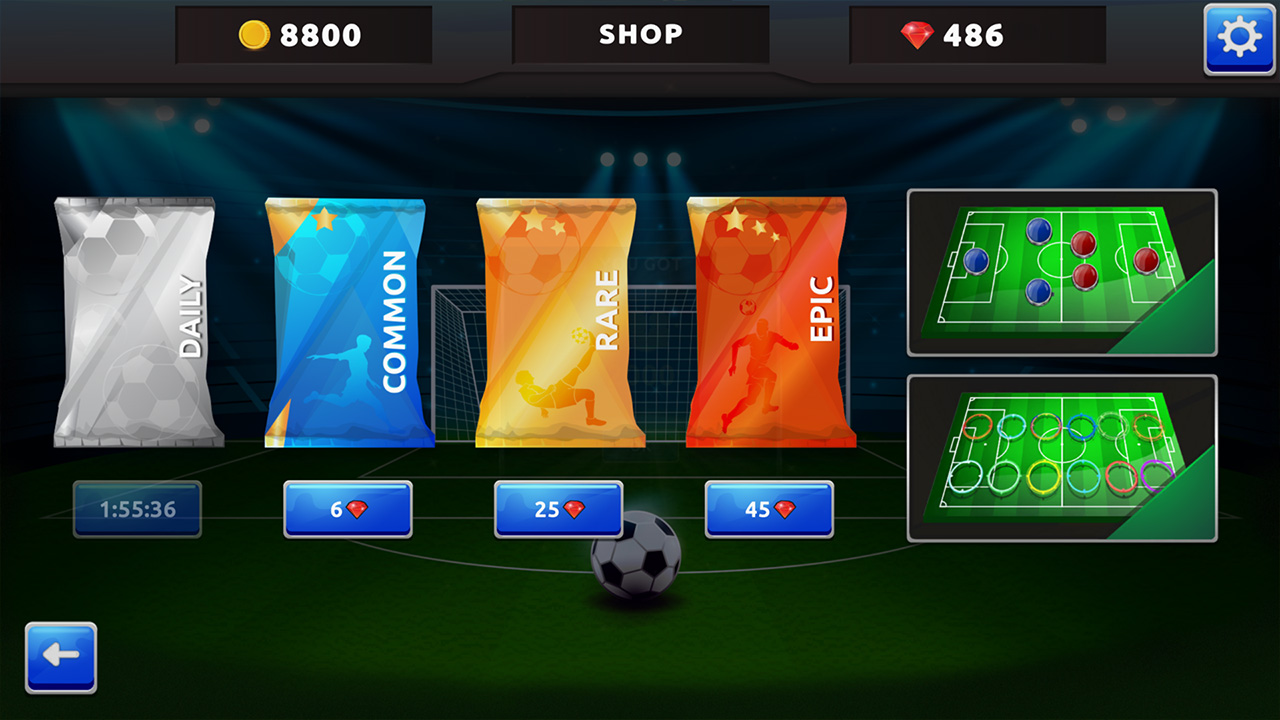Click the coin balance showing 8800
Viewport: 1280px width, 720px height.
click(x=304, y=35)
